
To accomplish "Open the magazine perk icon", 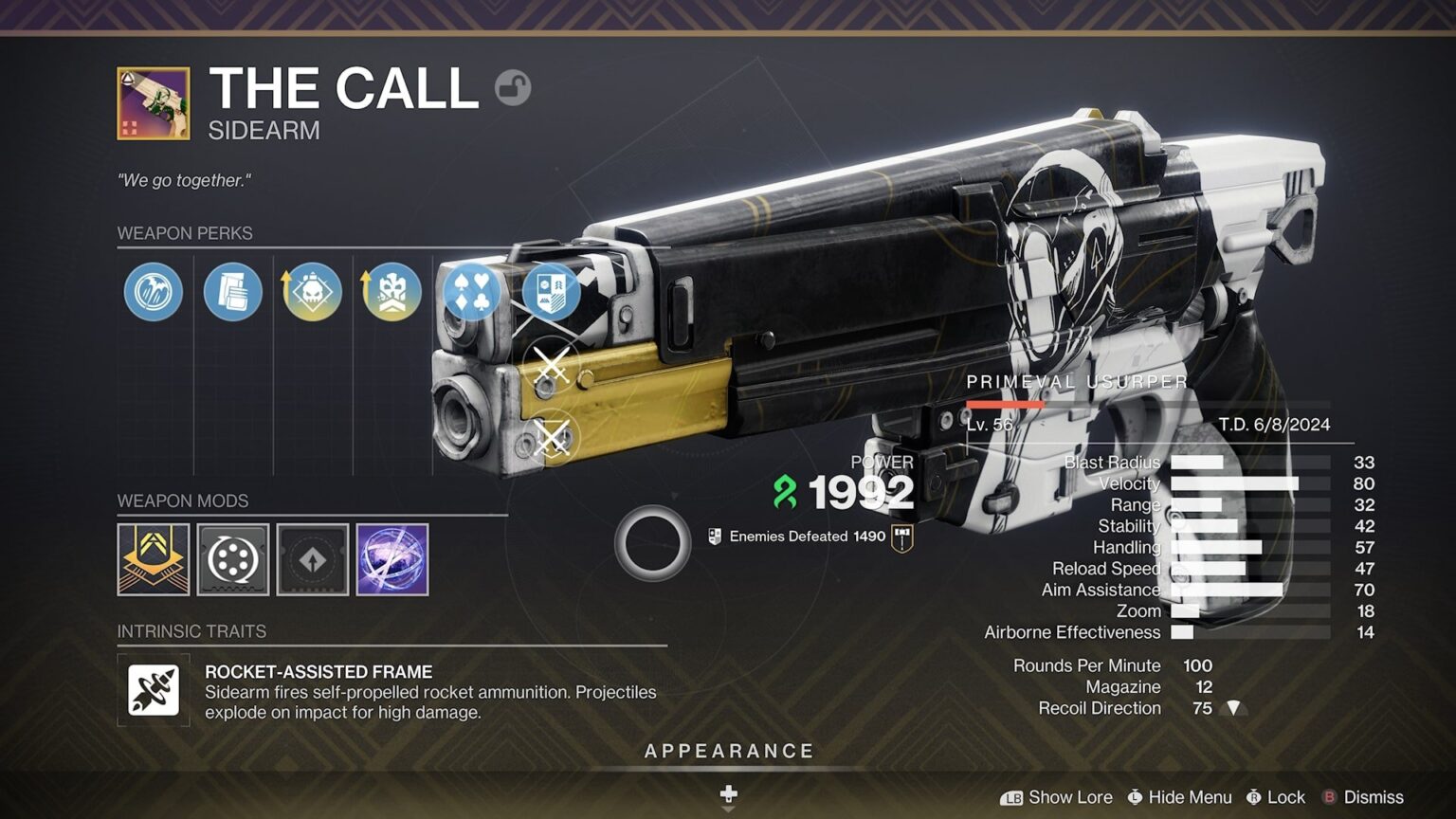I will 232,292.
